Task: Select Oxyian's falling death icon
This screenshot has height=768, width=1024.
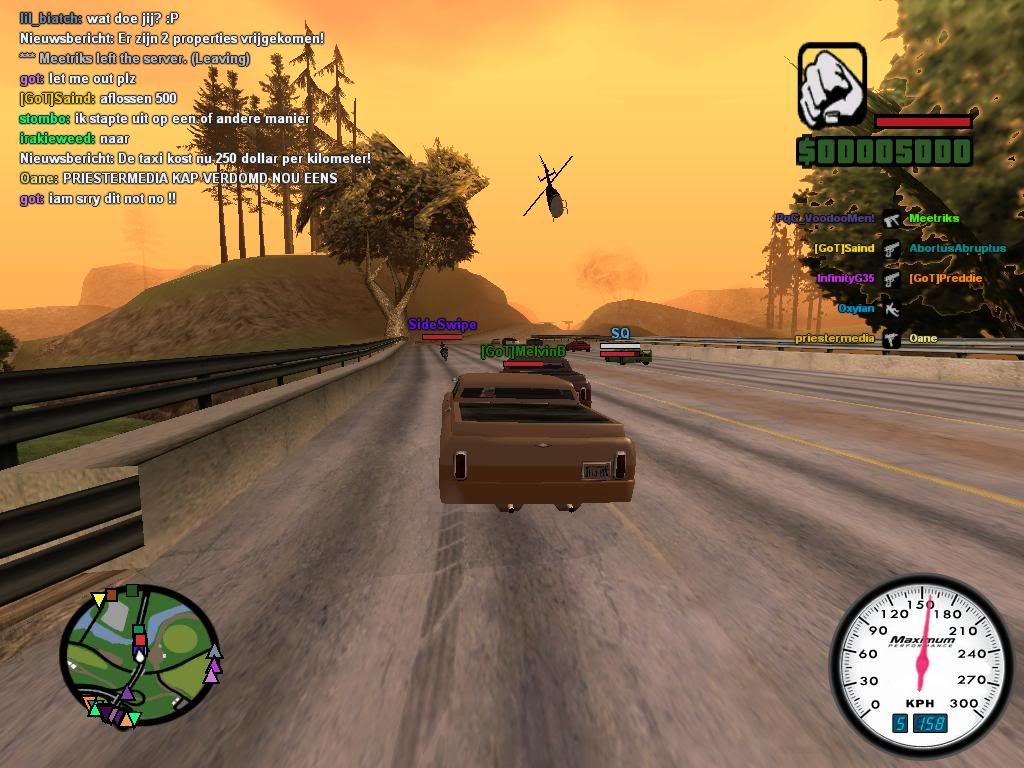Action: (890, 309)
